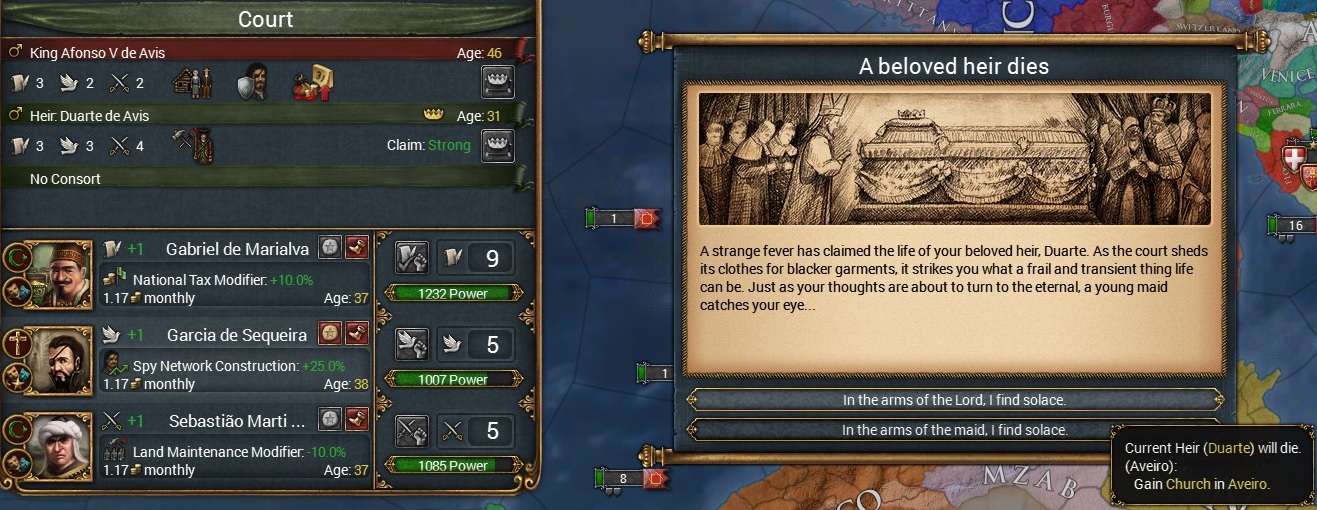
Task: Promote Garcia de Sequeira with the star button
Action: coord(330,333)
